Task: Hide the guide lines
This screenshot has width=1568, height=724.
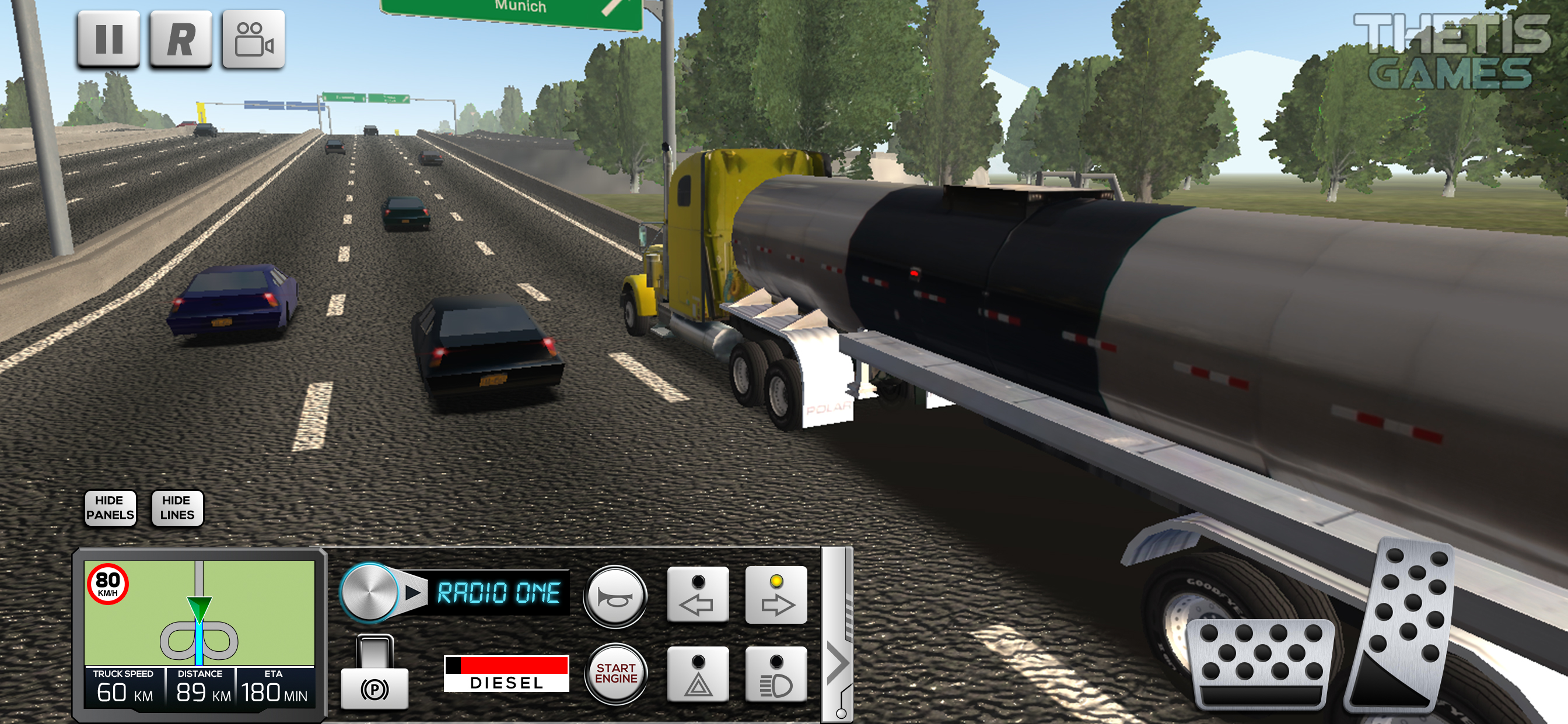Action: coord(177,507)
